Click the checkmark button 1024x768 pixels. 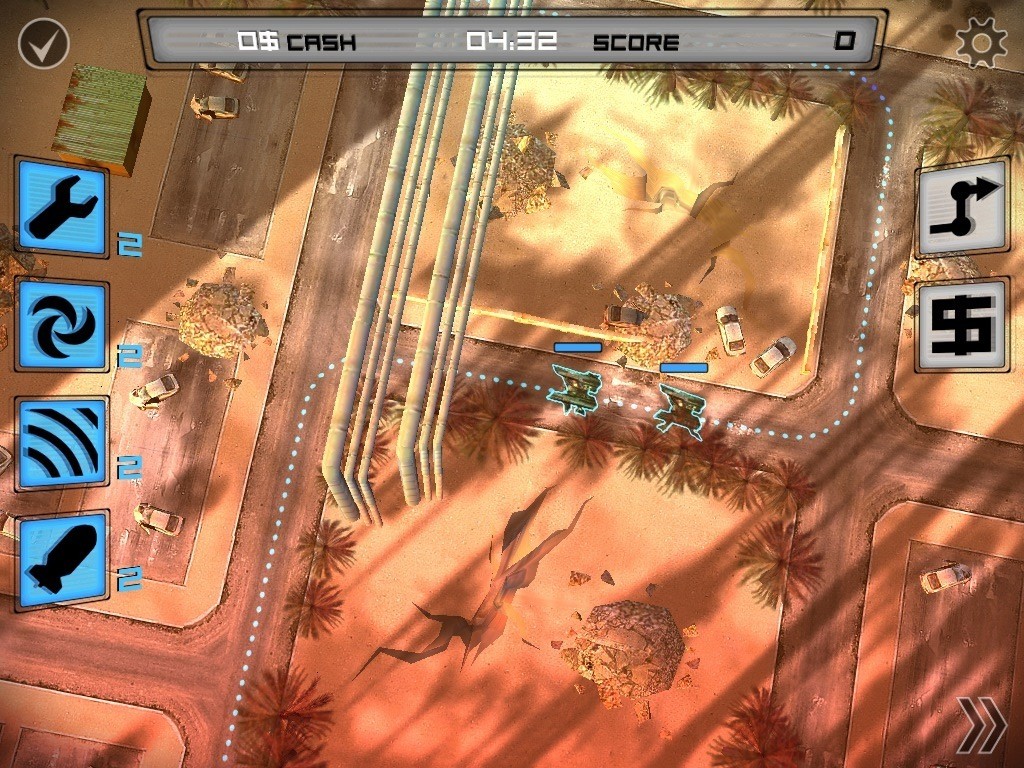coord(43,43)
